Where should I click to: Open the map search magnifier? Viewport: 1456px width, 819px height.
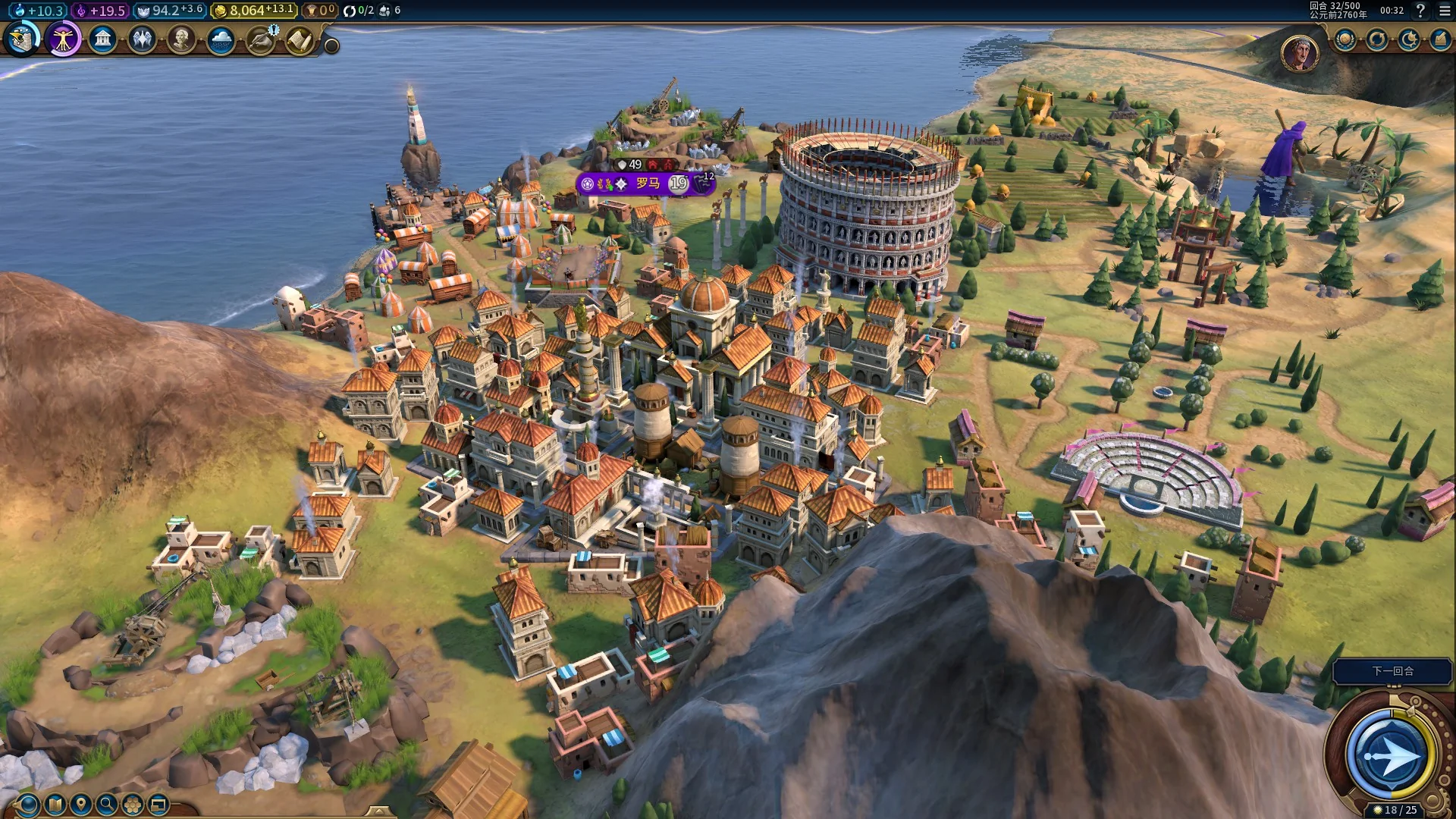[106, 804]
